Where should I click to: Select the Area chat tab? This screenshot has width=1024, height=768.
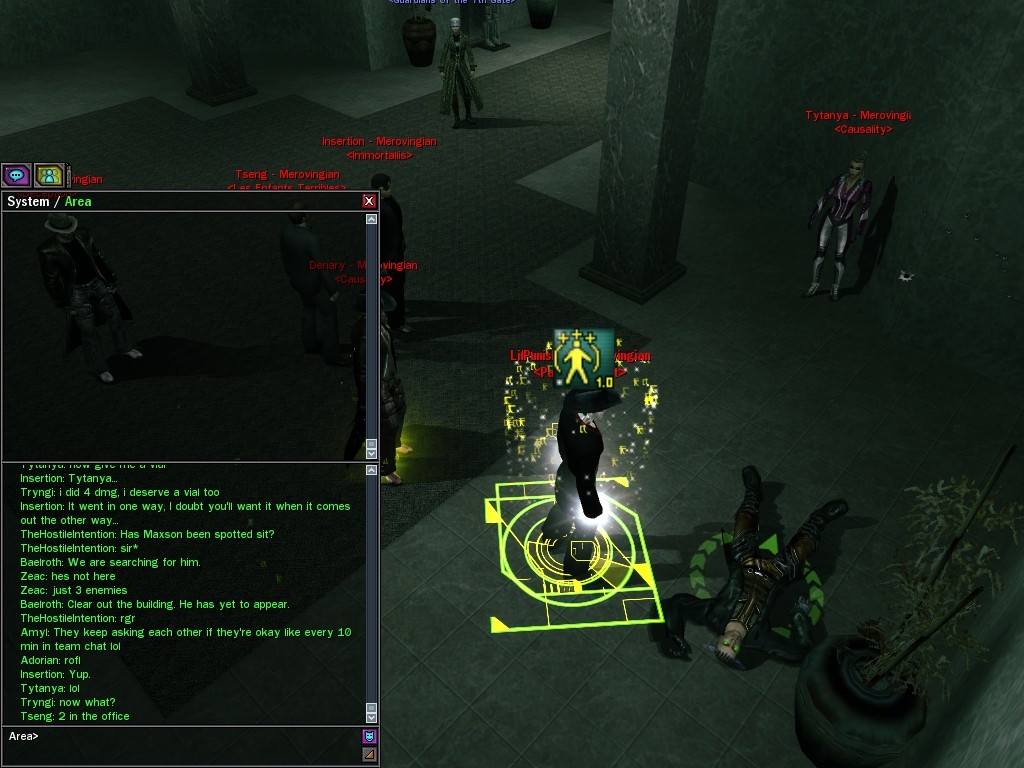pyautogui.click(x=78, y=202)
